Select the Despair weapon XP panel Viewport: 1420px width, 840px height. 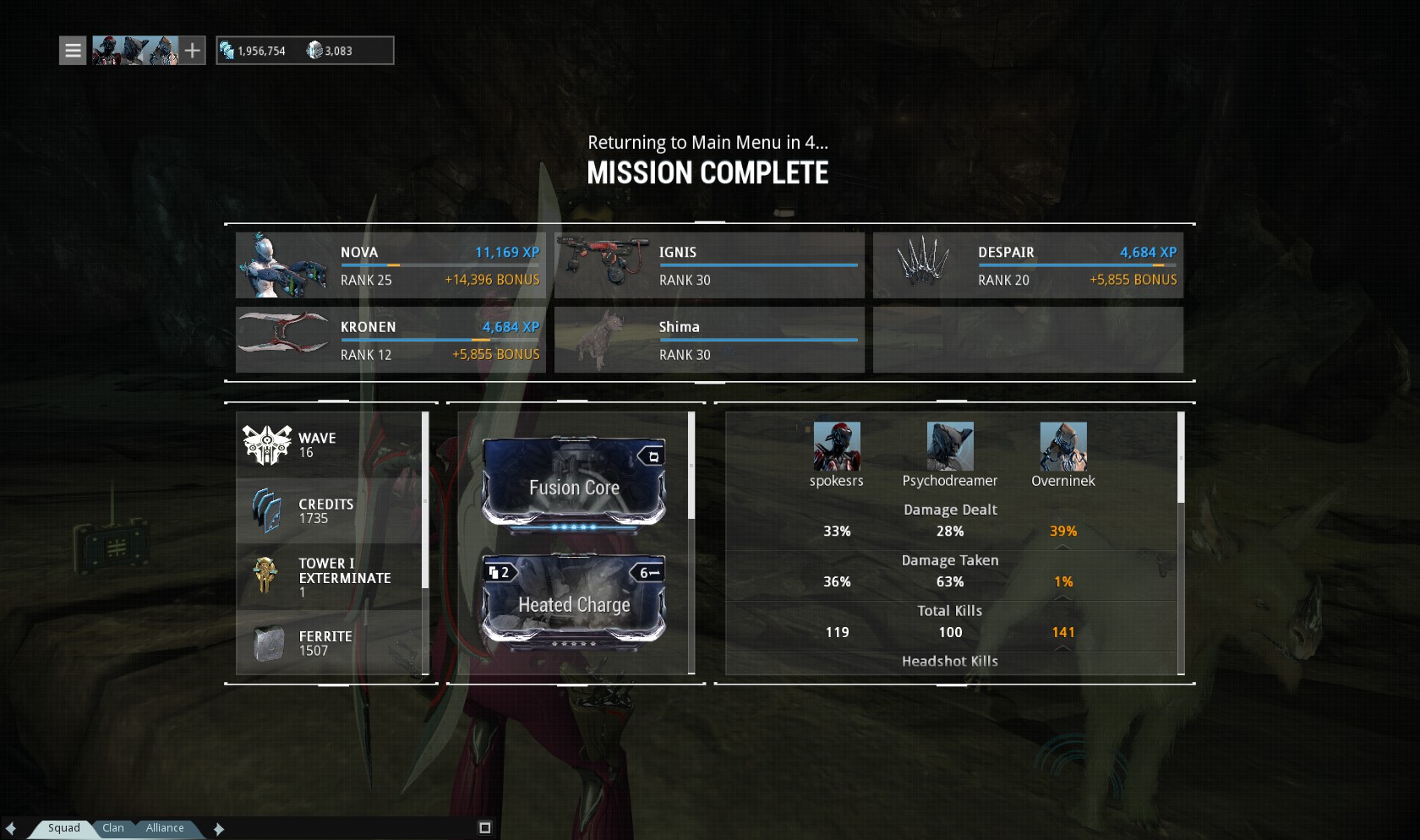pos(1028,265)
